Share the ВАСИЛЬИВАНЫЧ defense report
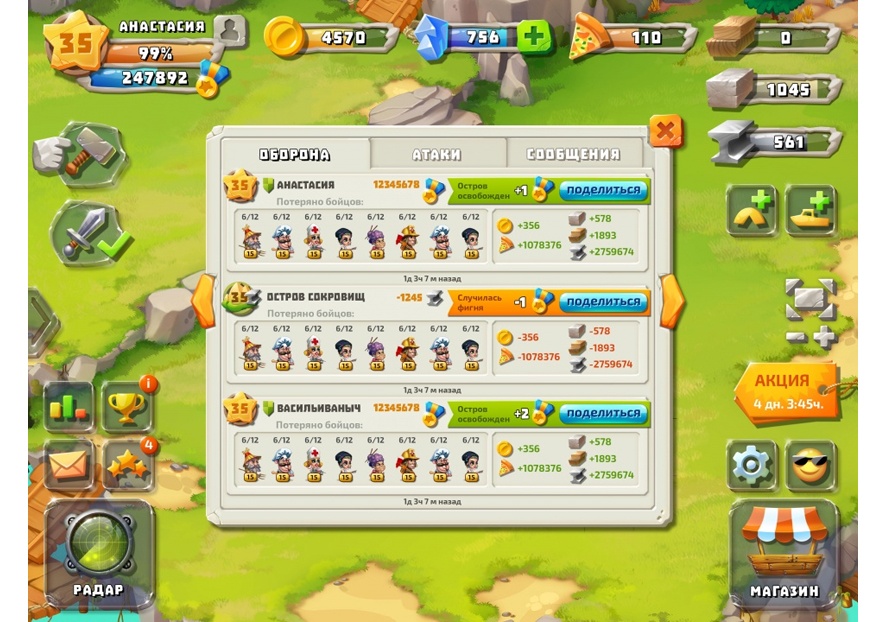This screenshot has width=886, height=622. pyautogui.click(x=602, y=413)
